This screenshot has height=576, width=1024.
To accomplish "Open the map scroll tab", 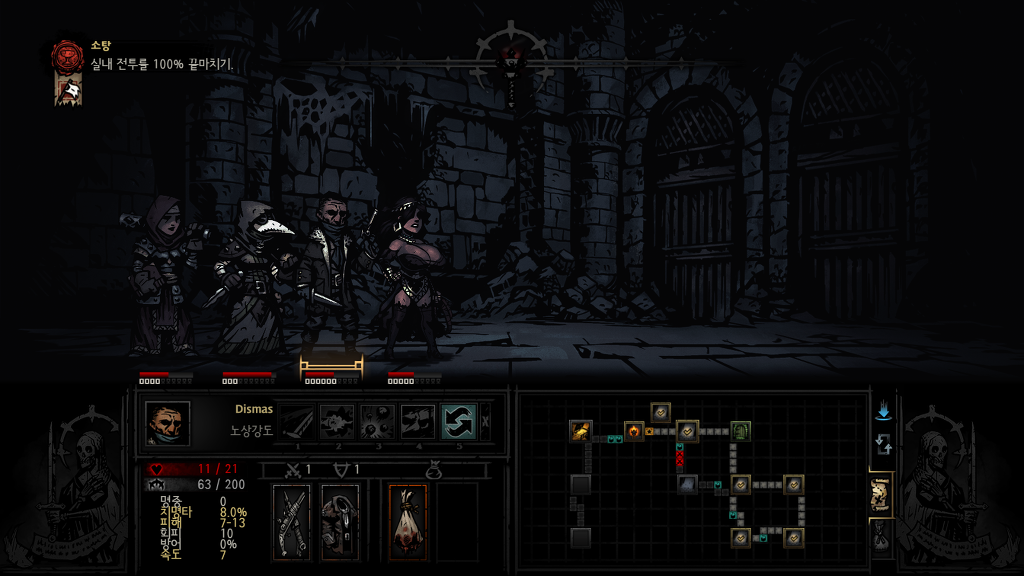I will point(881,495).
